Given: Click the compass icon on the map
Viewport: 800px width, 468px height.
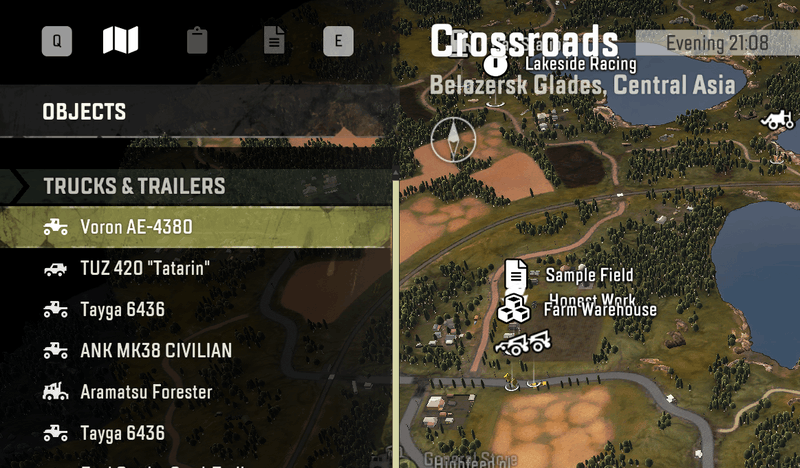Looking at the screenshot, I should pyautogui.click(x=453, y=139).
